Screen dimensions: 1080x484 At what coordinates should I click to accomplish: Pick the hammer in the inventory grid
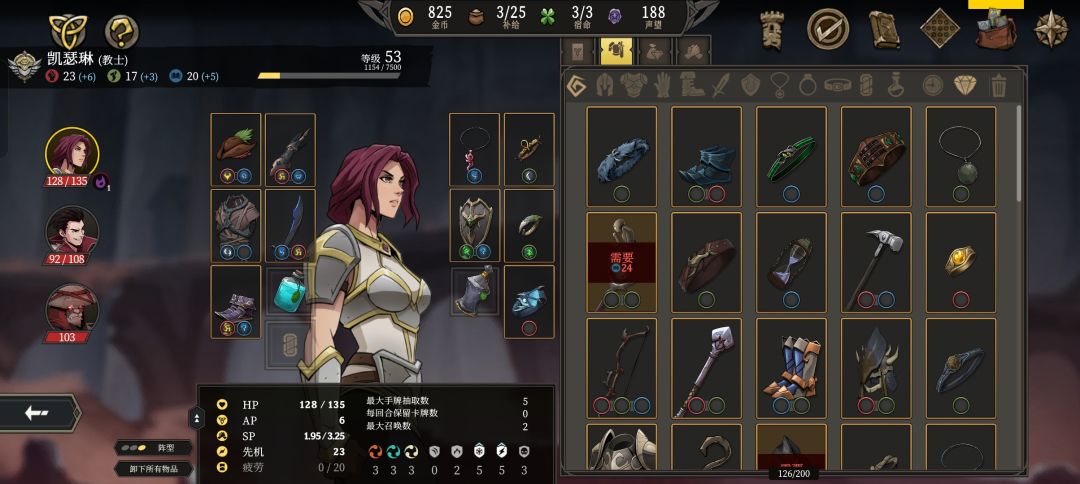[876, 262]
